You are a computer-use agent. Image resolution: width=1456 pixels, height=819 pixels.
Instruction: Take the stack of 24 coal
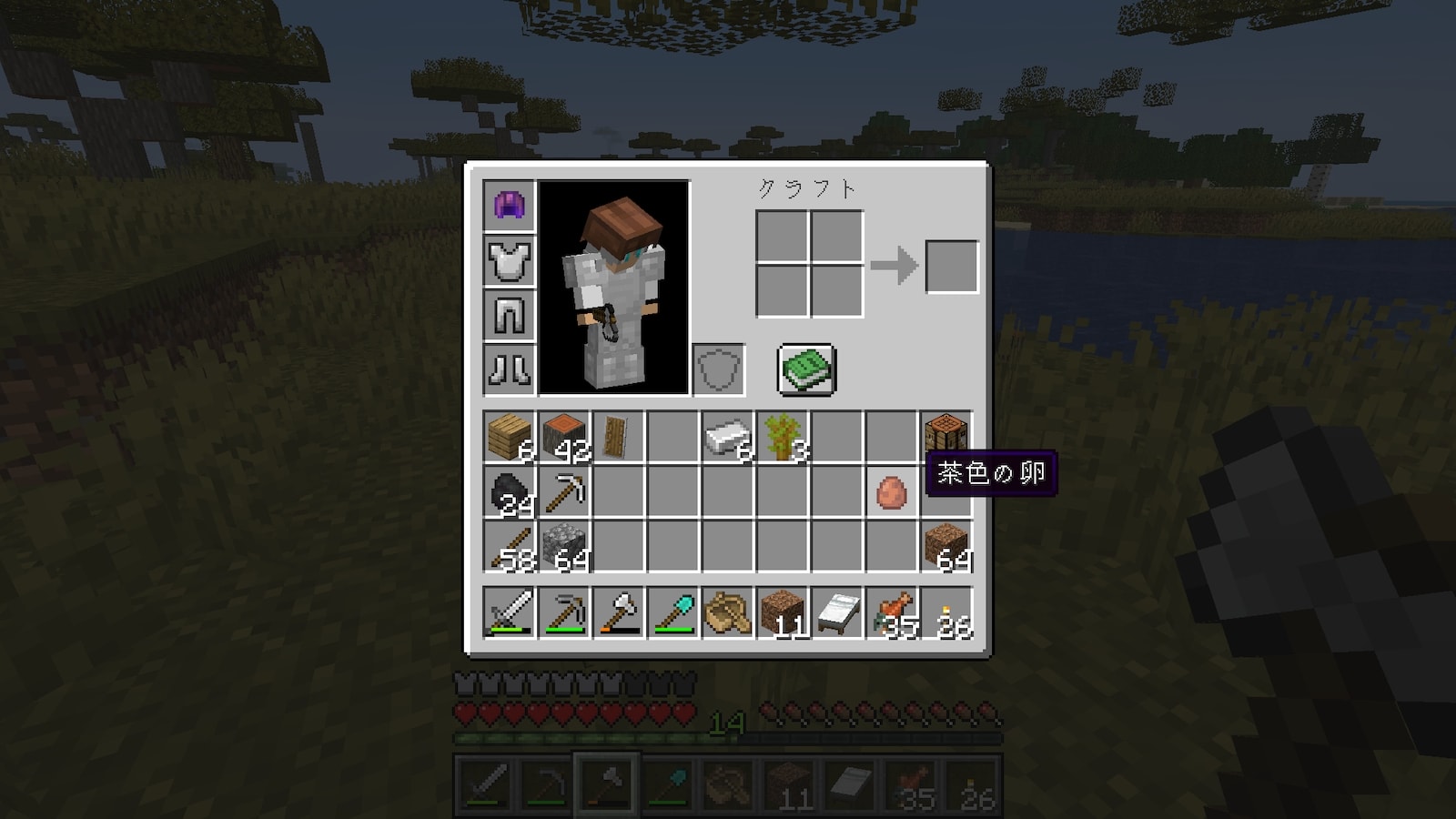click(510, 492)
